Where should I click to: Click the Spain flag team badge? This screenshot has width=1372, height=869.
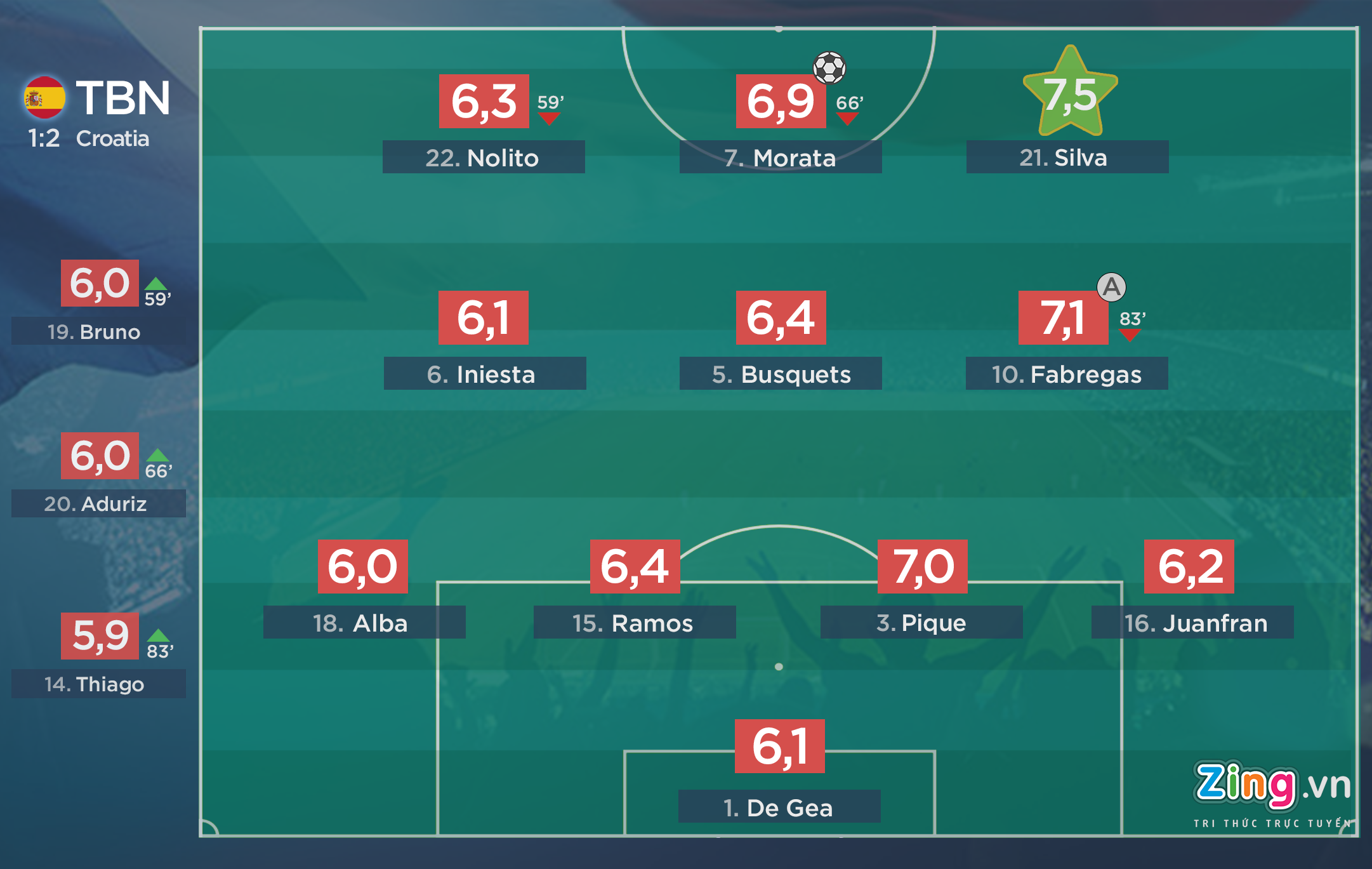(44, 98)
